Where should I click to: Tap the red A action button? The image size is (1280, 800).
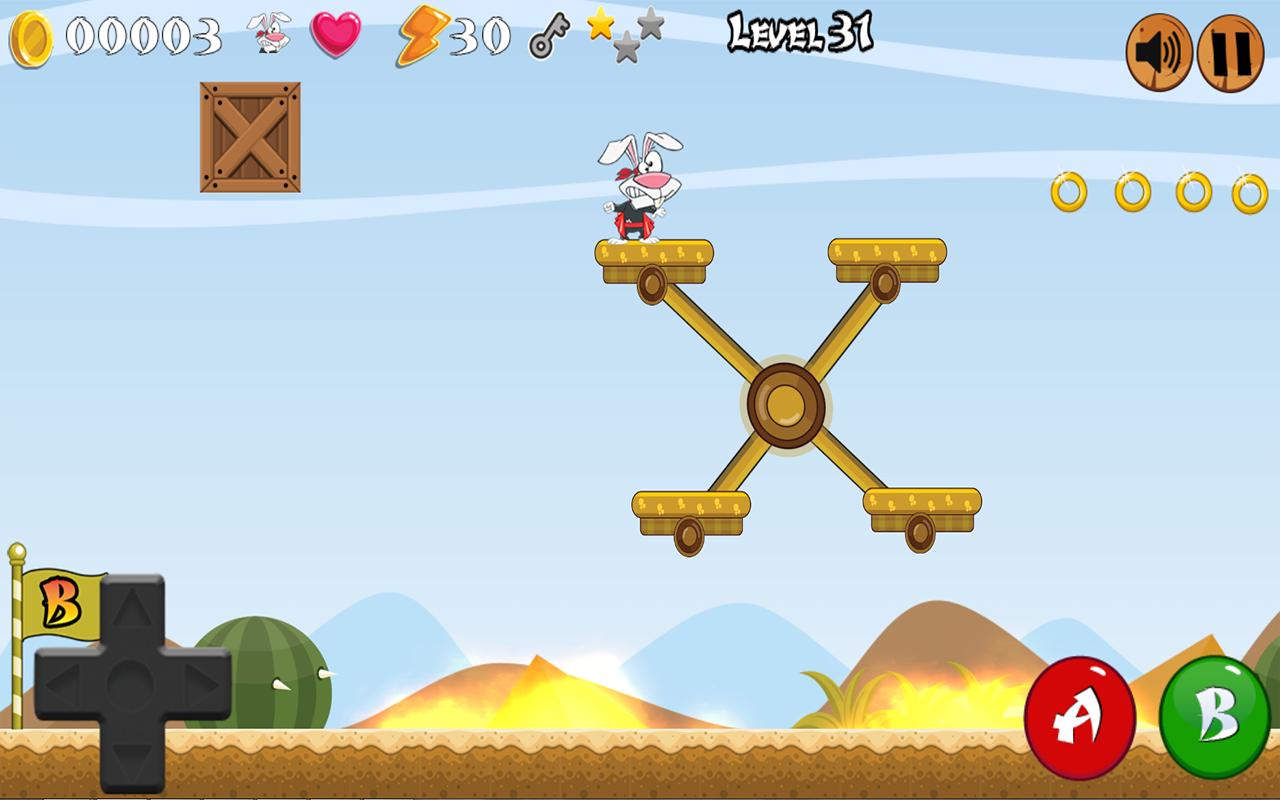[x=1079, y=717]
